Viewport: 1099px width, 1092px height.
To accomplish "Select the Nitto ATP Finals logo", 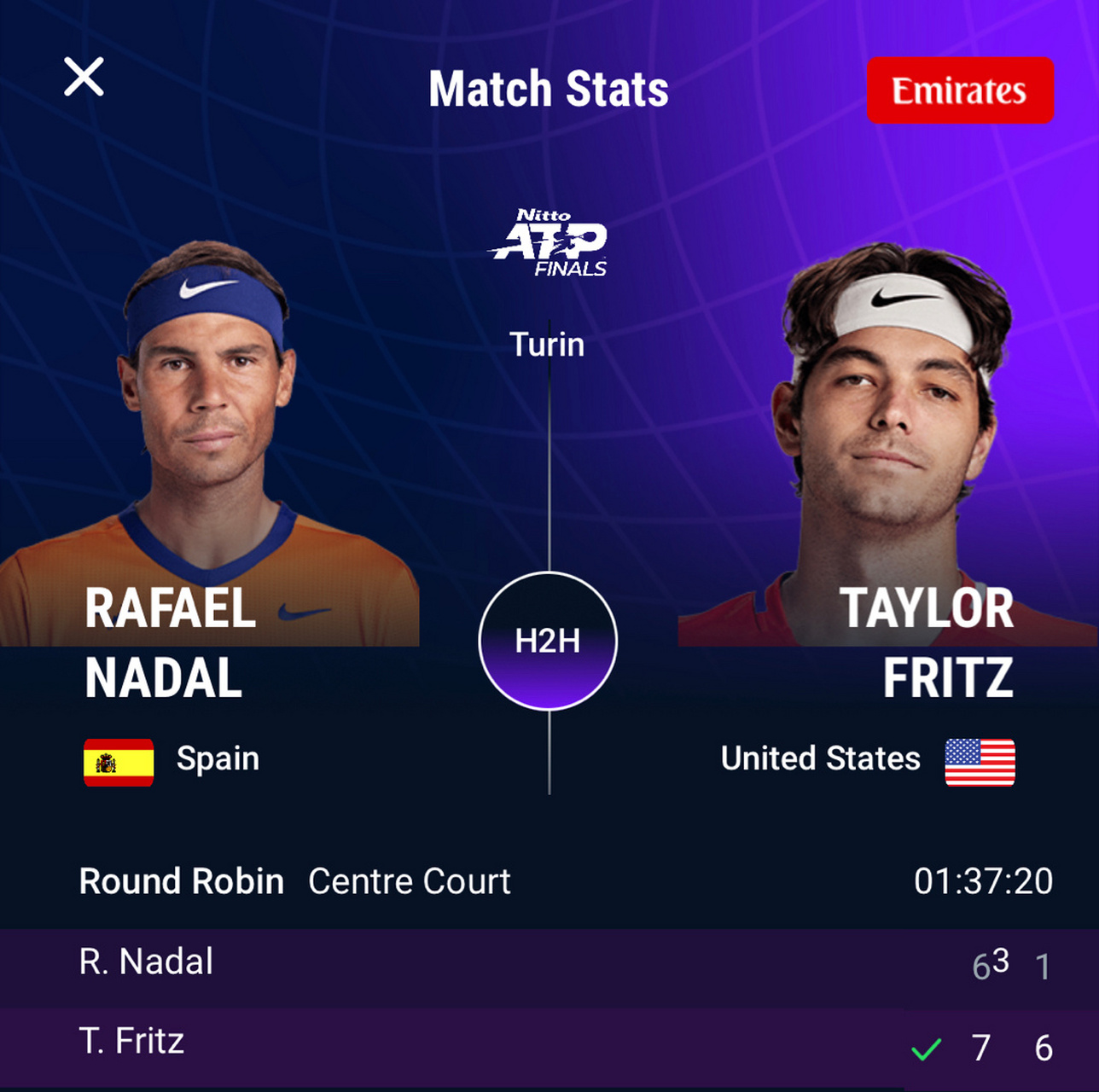I will point(549,243).
